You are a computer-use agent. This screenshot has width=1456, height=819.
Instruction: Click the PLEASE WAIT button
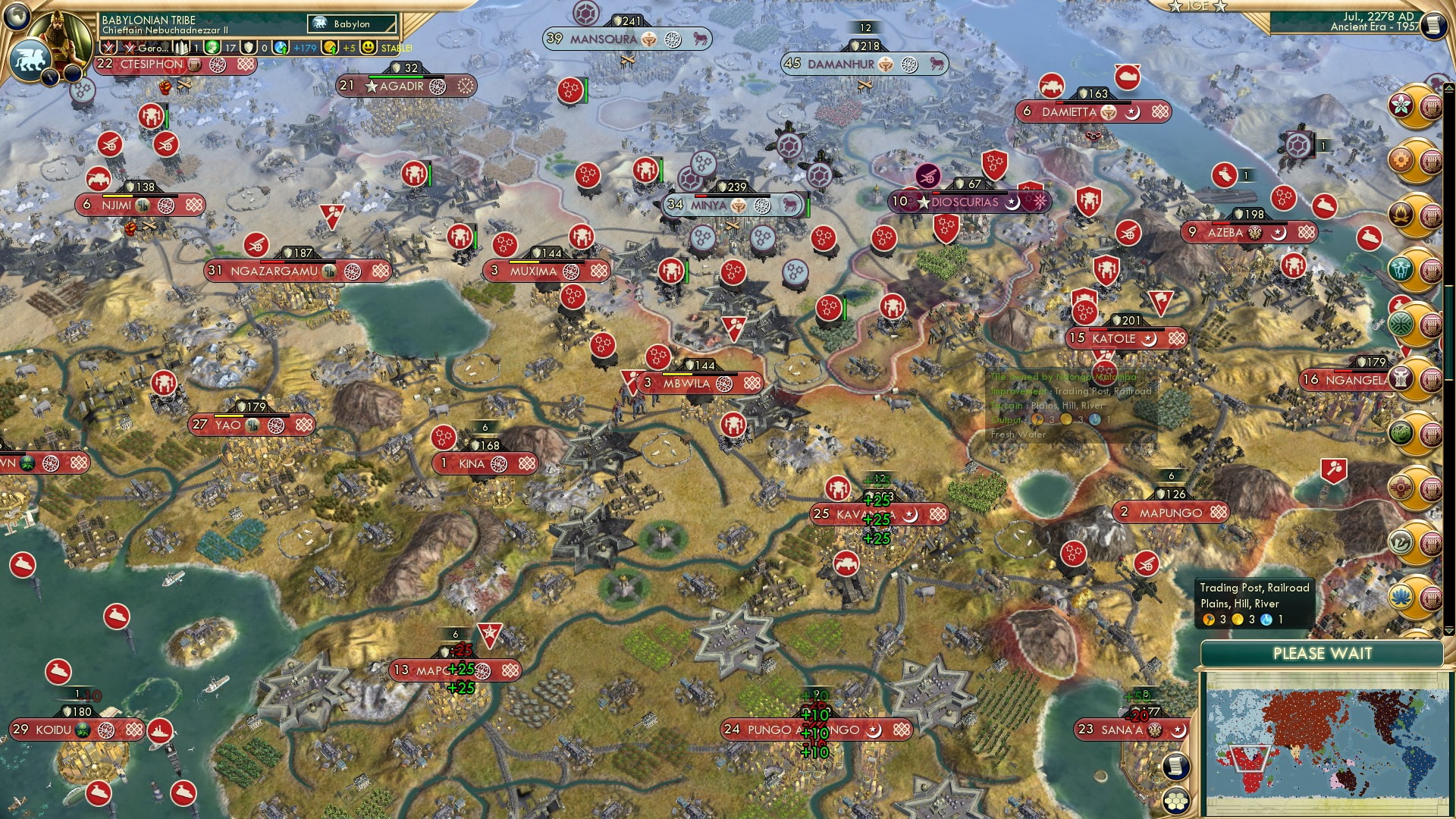1323,654
